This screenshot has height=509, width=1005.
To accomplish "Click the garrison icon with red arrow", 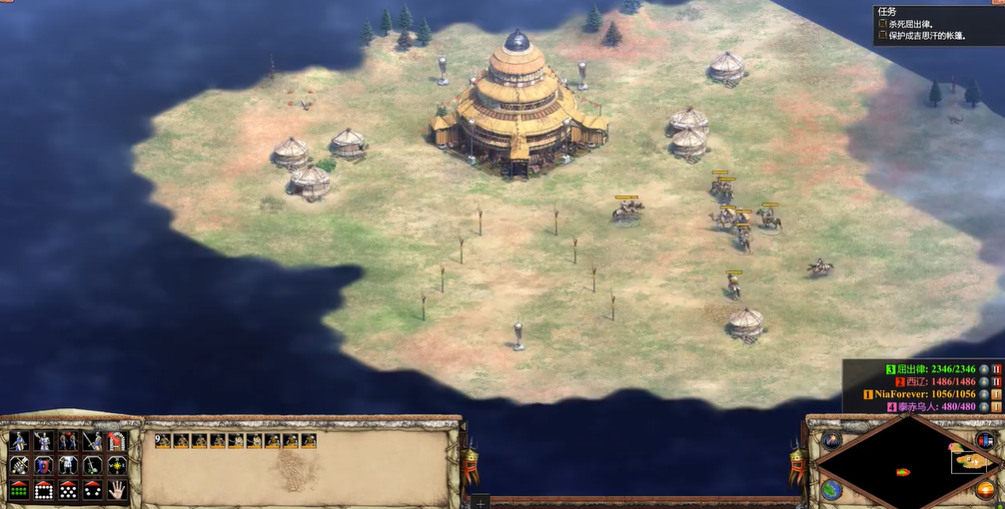I will 117,441.
